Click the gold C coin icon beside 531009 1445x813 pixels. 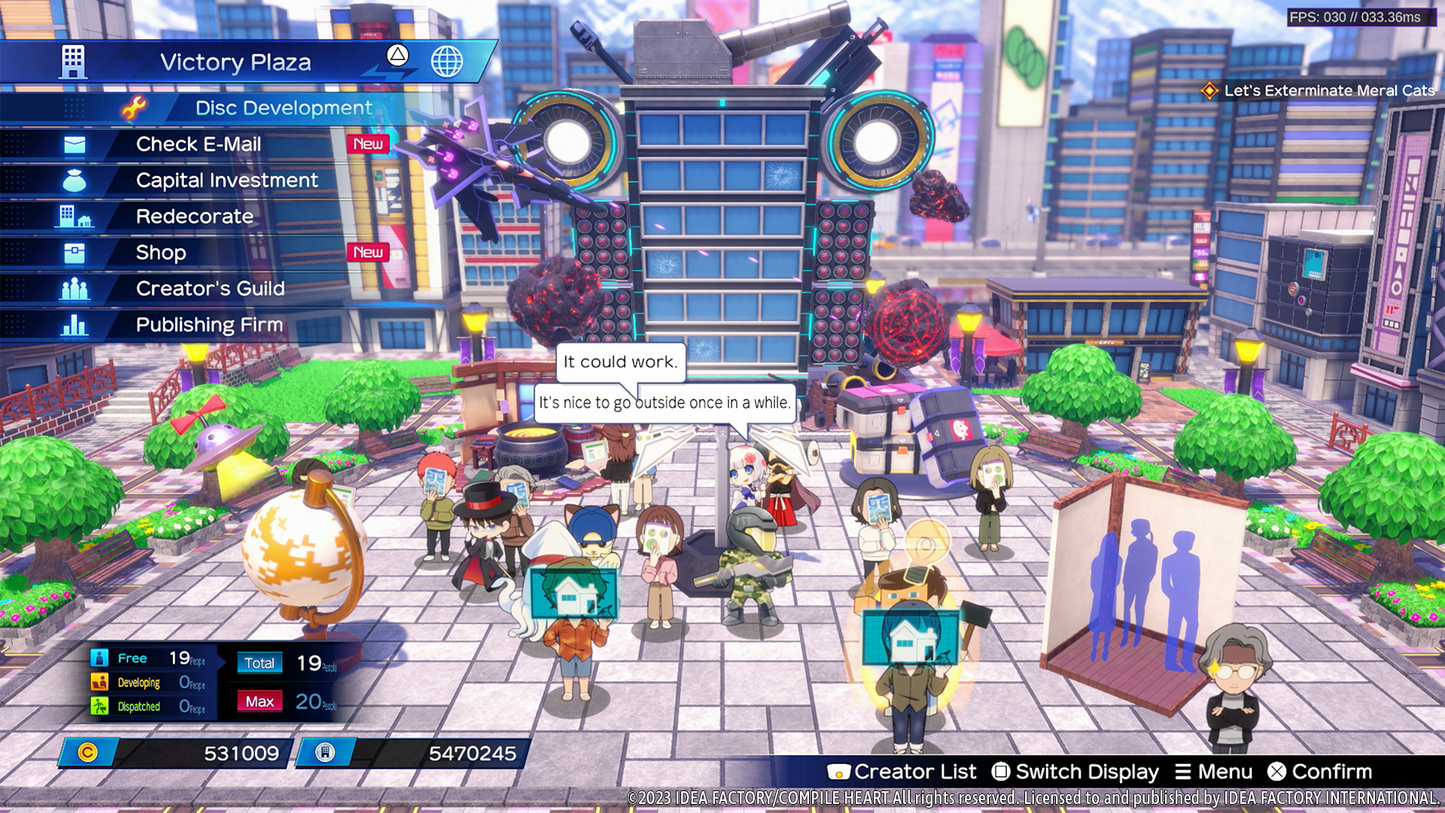[88, 752]
